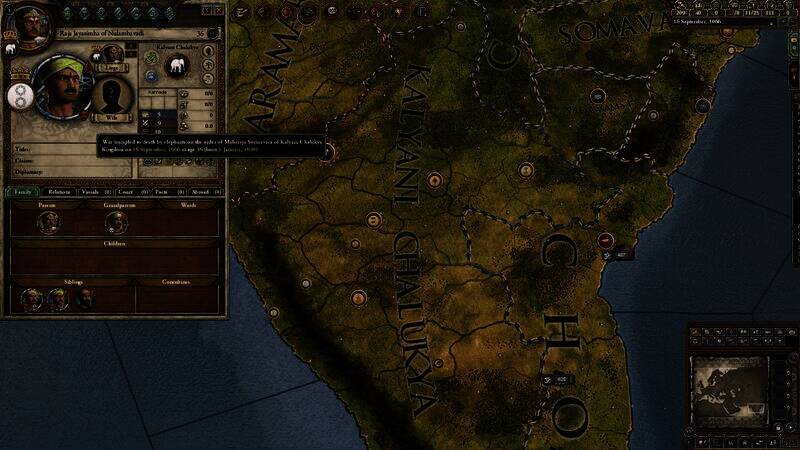800x450 pixels.
Task: Select Raja Jayasimha's large portrait
Action: click(x=61, y=88)
